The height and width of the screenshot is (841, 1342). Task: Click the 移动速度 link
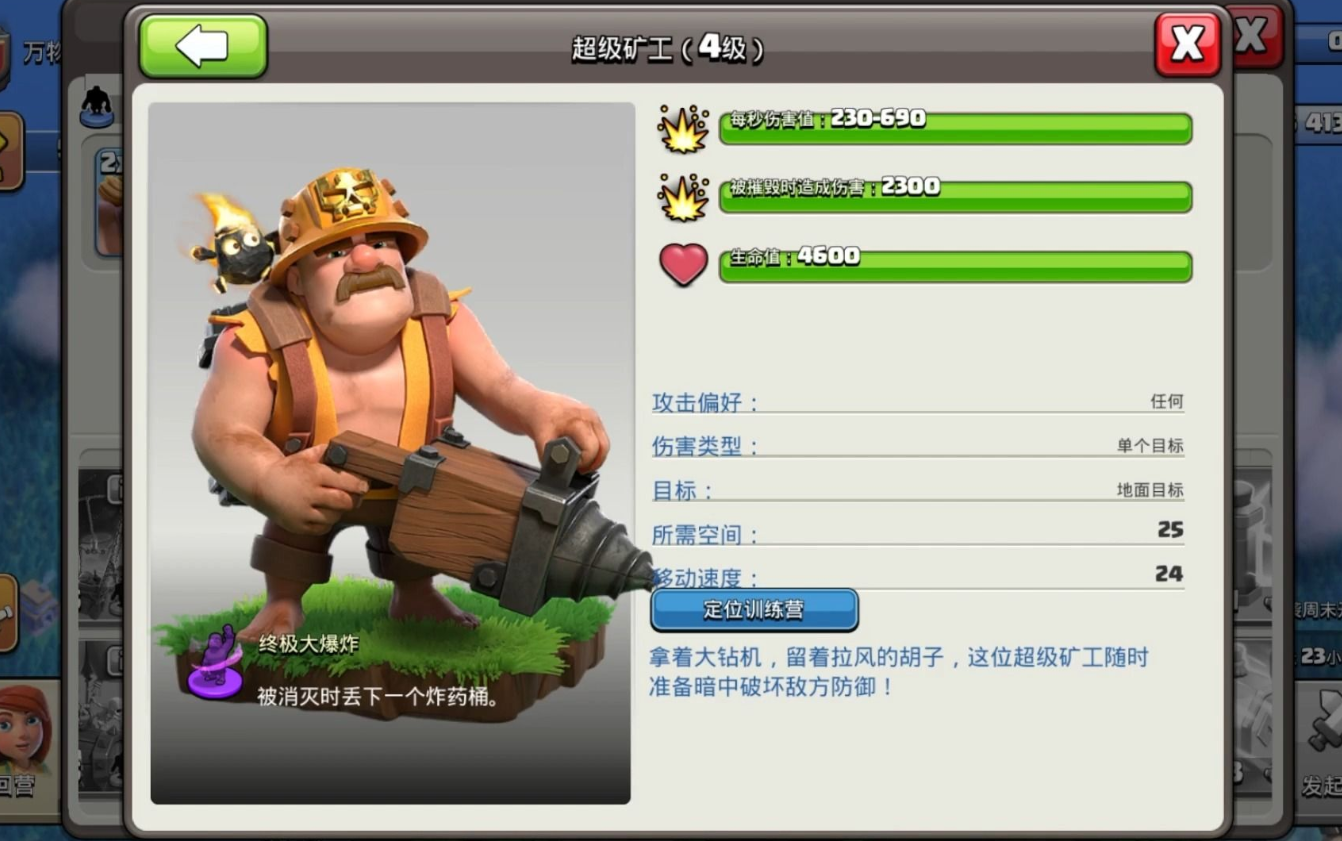tap(698, 578)
